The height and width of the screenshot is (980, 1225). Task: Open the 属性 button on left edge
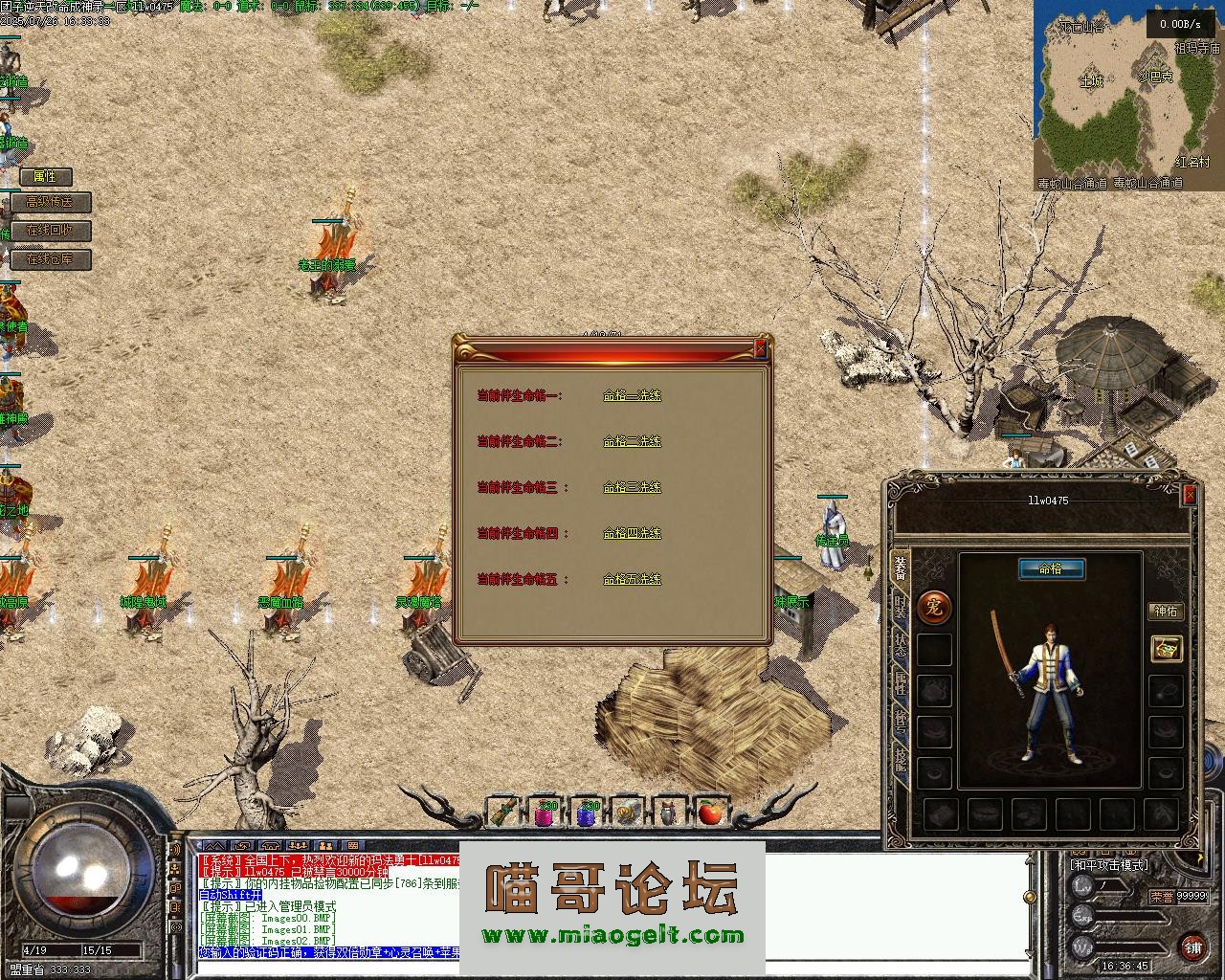[x=46, y=176]
